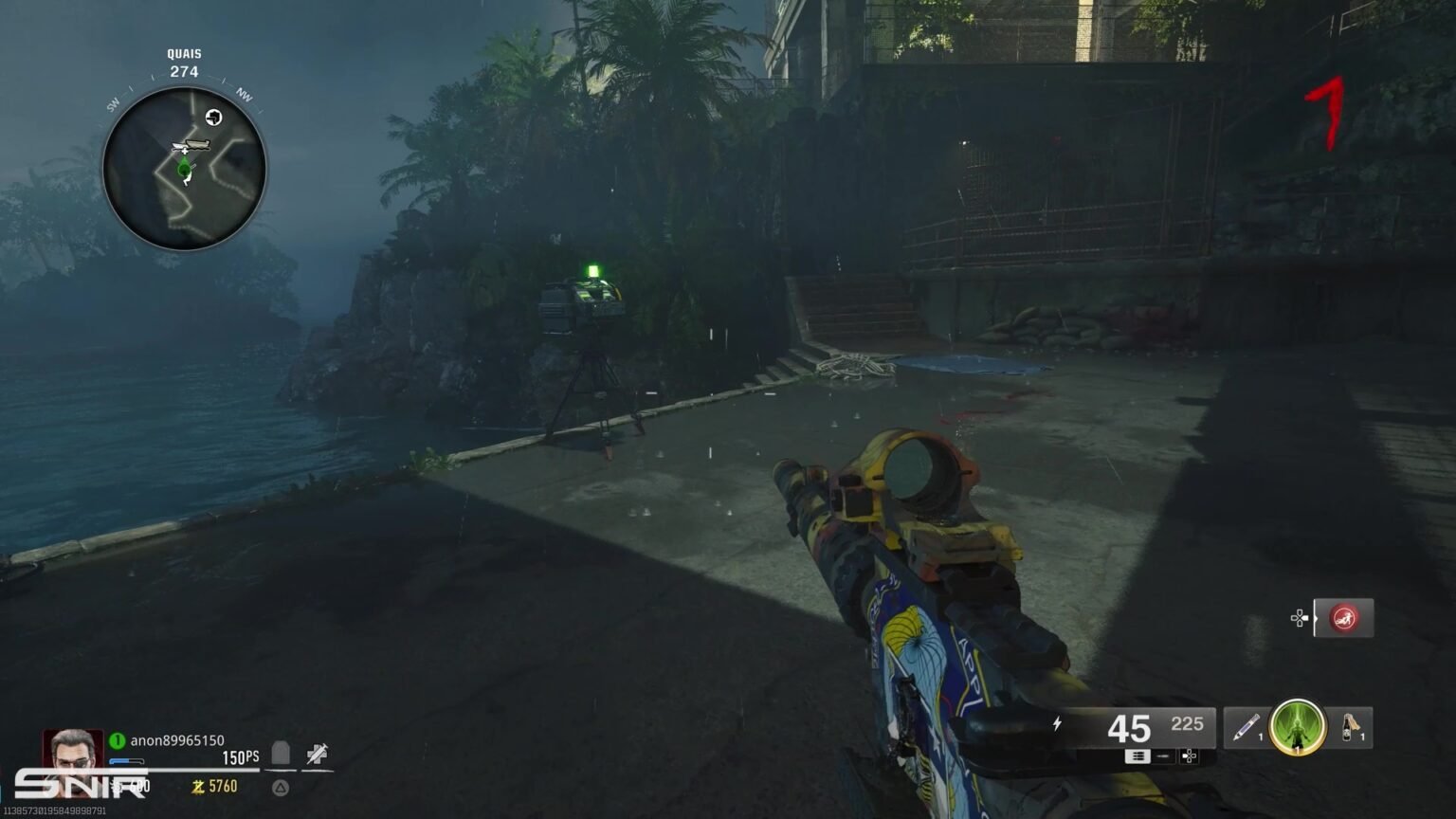Click the player status green level badge

[118, 740]
